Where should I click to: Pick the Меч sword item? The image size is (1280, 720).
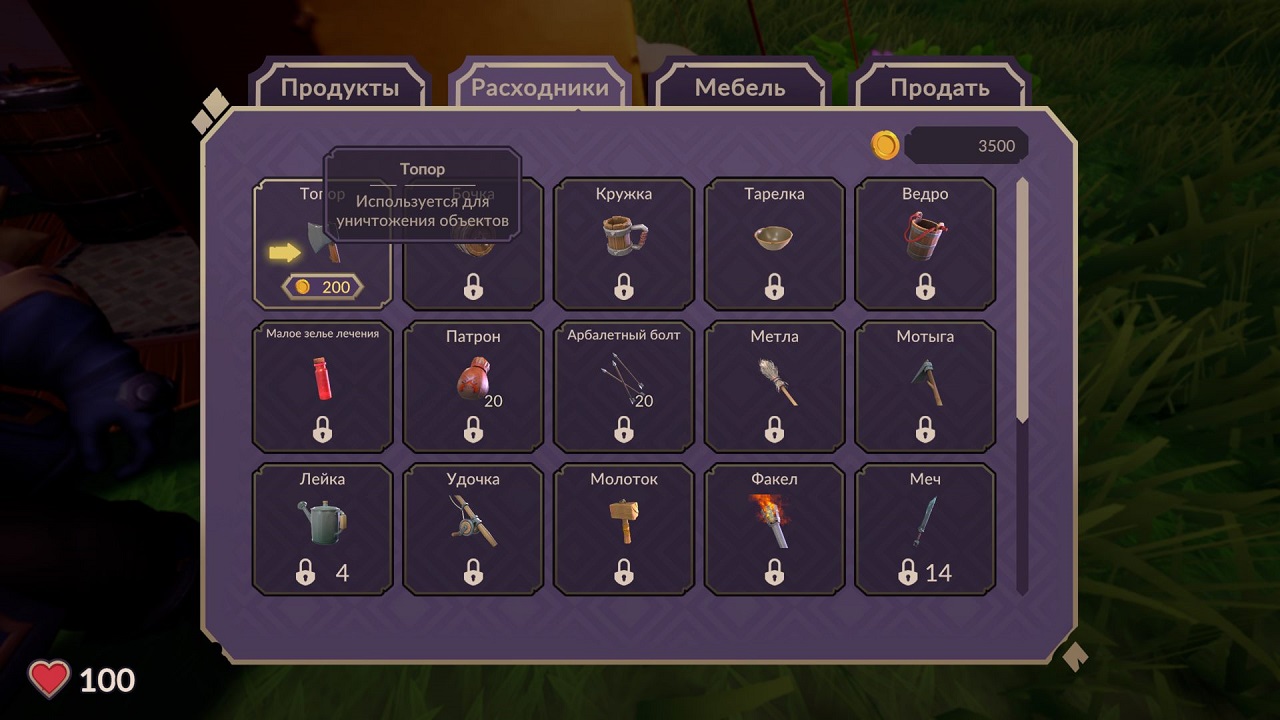[925, 530]
